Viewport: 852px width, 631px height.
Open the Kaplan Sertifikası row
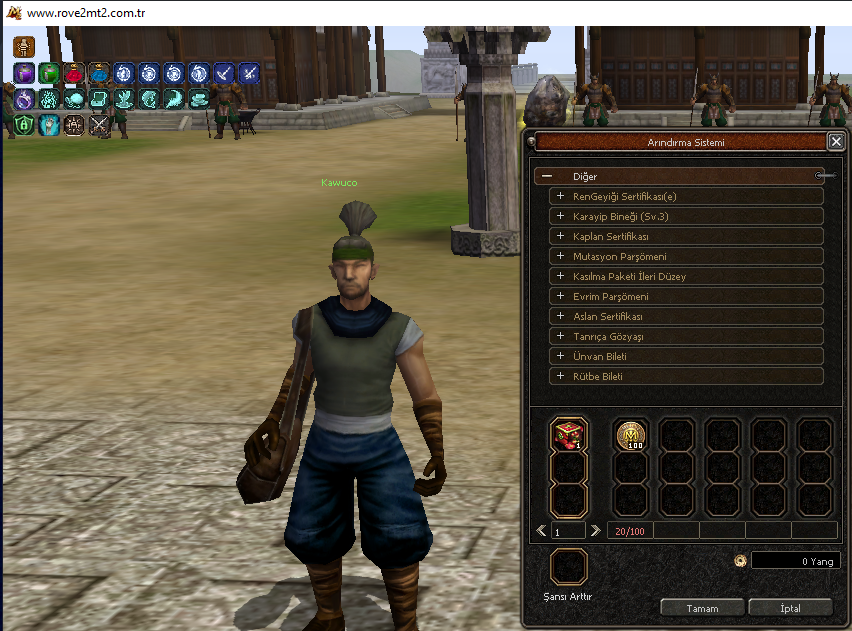coord(560,236)
